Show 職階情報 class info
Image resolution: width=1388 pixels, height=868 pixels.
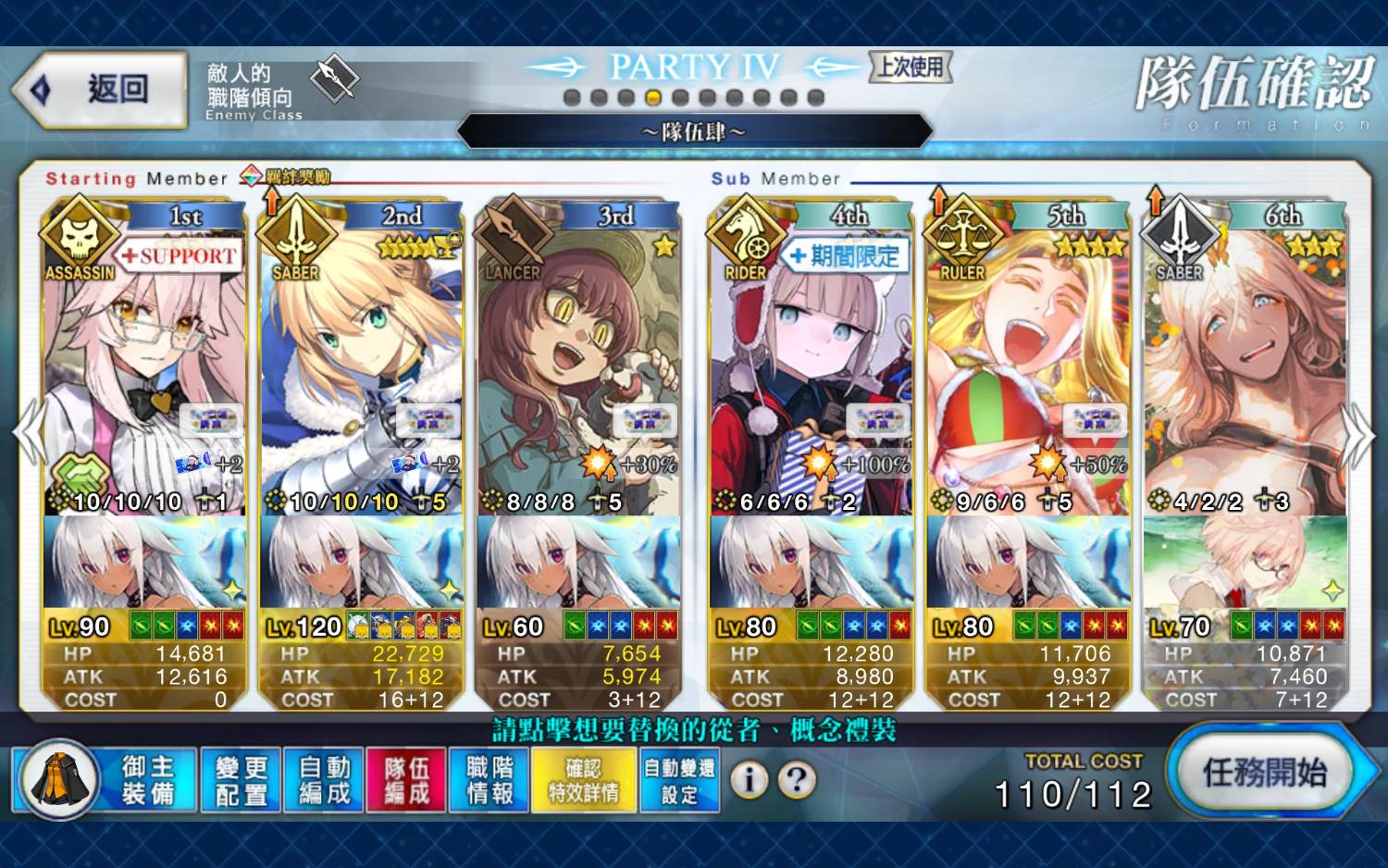[490, 780]
